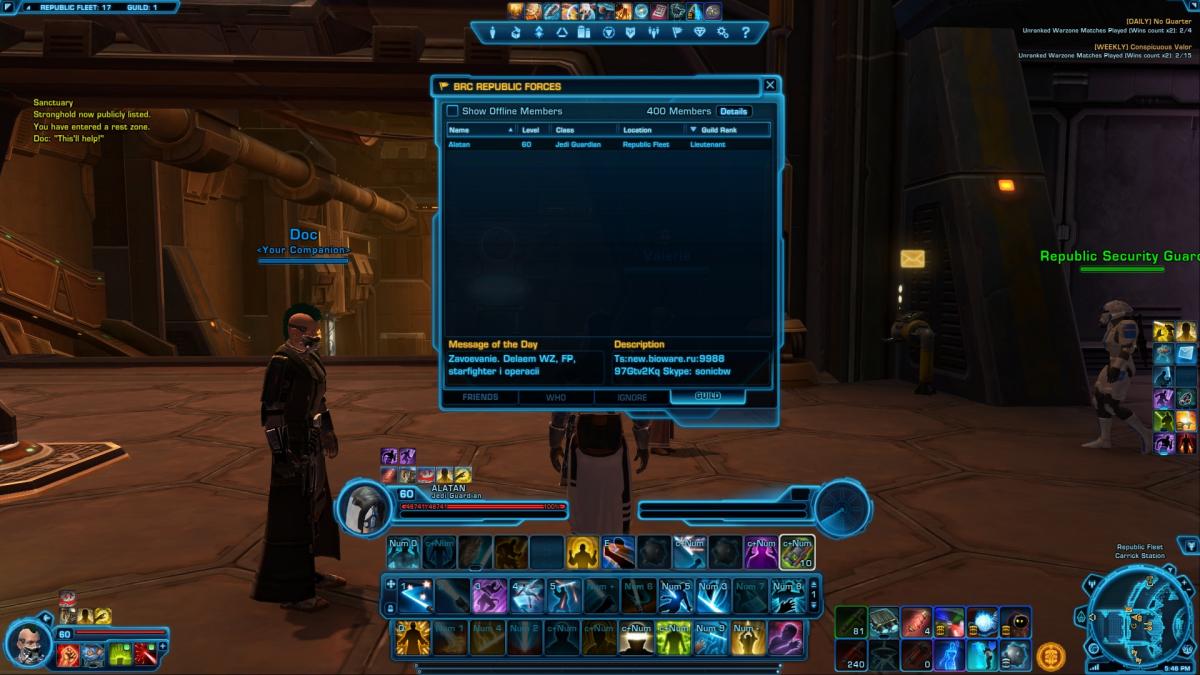Sort roster by Guild Rank header
1200x675 pixels.
coord(726,130)
